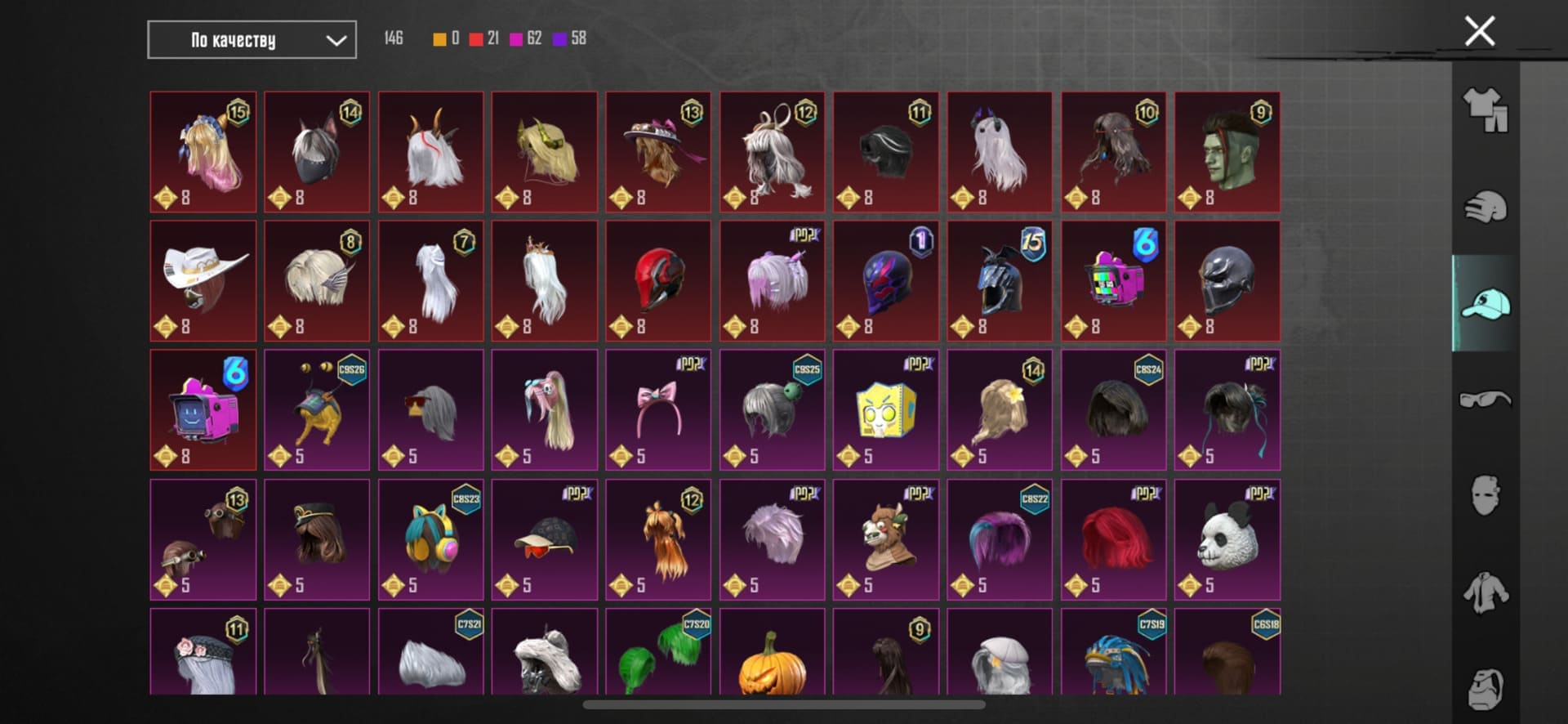Close the inventory screen

[x=1479, y=32]
